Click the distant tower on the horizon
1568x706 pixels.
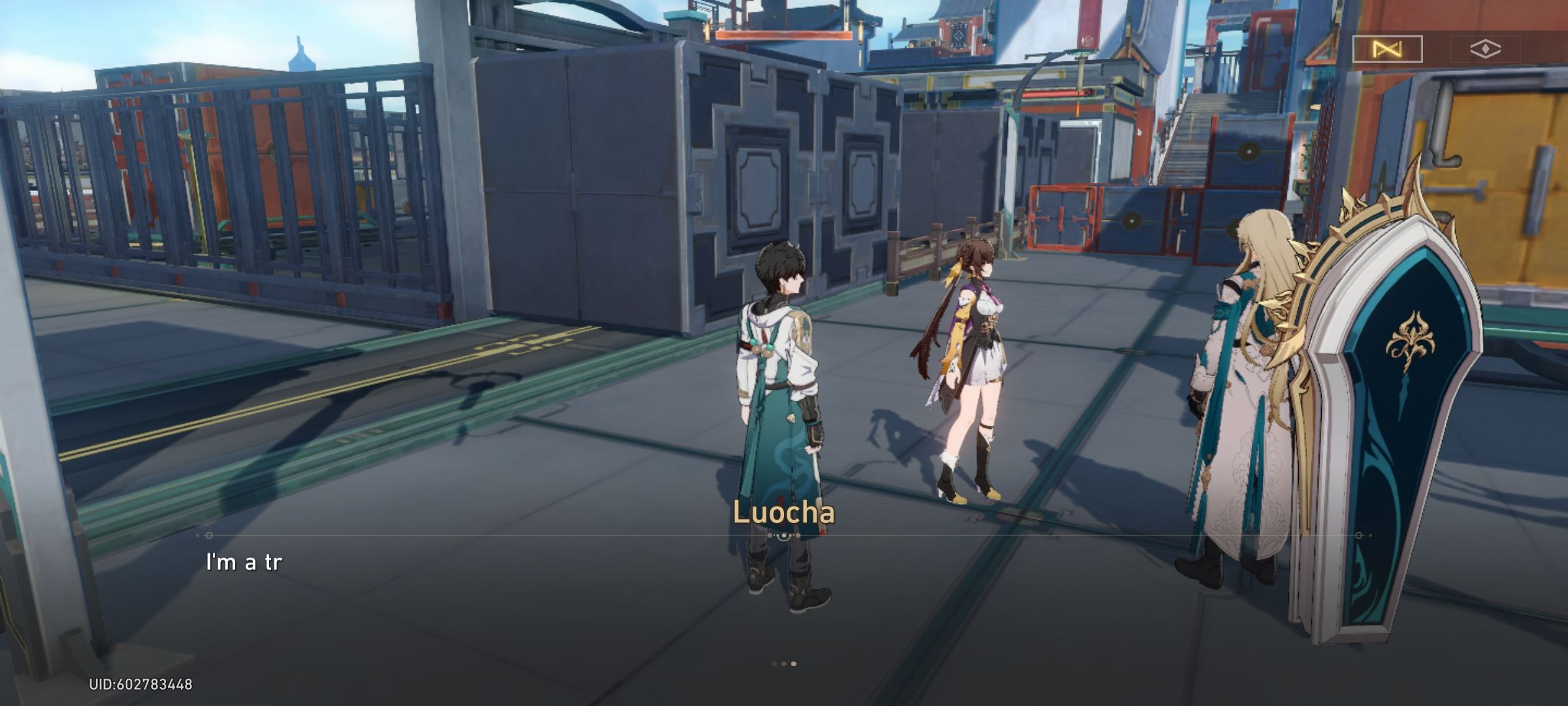pyautogui.click(x=301, y=54)
